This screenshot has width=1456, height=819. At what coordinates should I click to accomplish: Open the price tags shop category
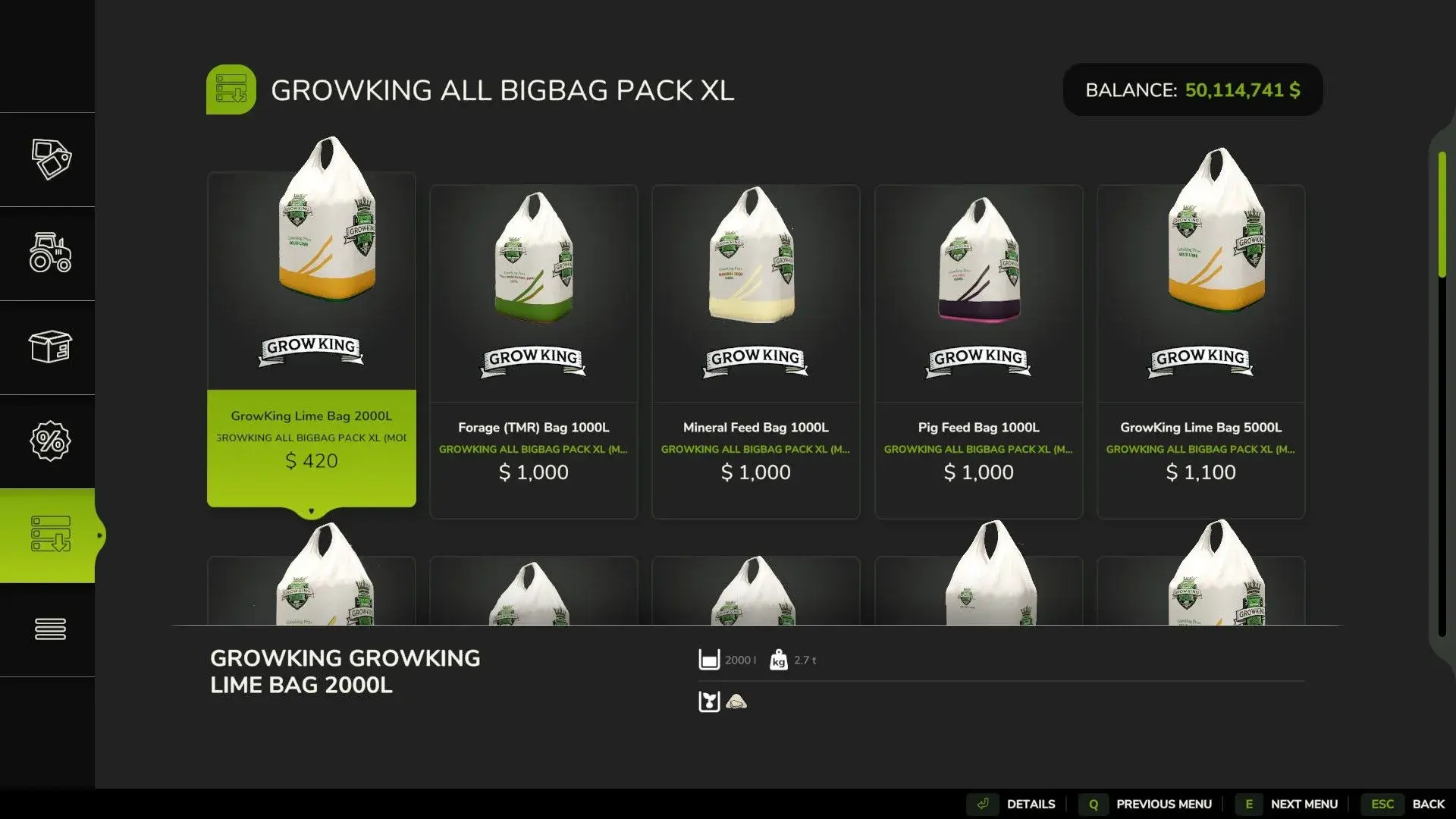click(x=50, y=159)
